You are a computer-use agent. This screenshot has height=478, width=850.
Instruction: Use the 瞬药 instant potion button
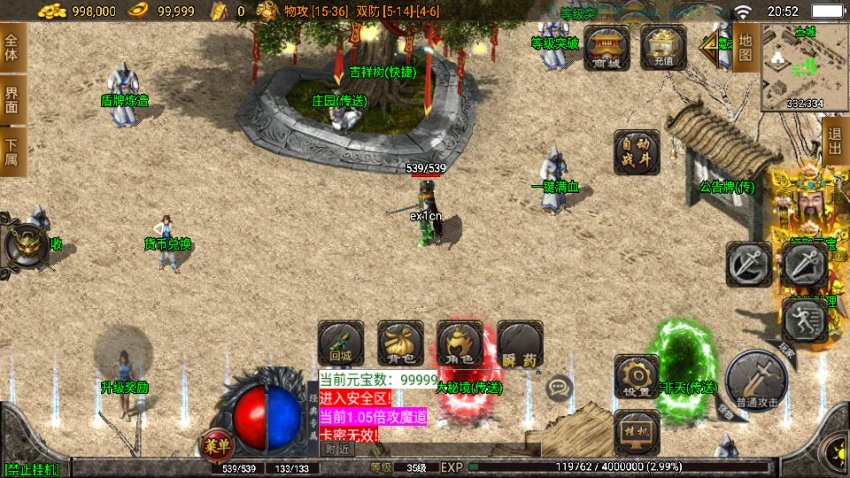coord(520,343)
